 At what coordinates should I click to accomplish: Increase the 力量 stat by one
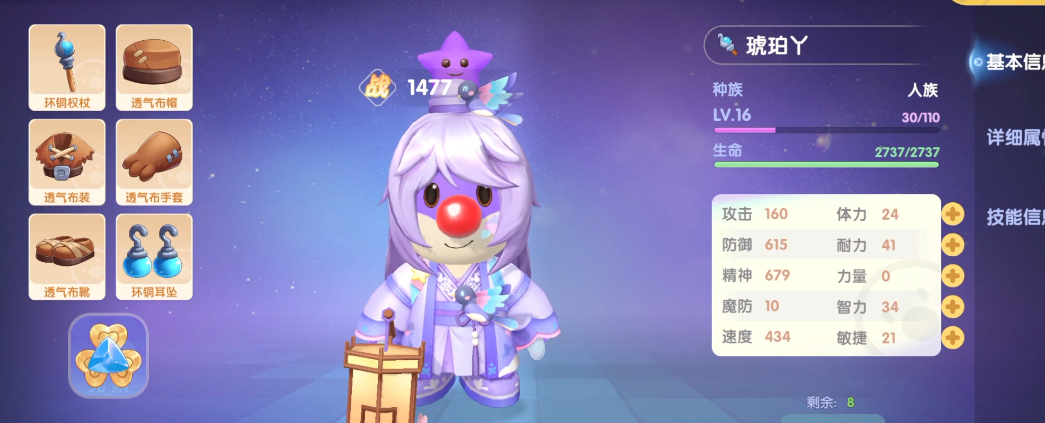click(952, 276)
